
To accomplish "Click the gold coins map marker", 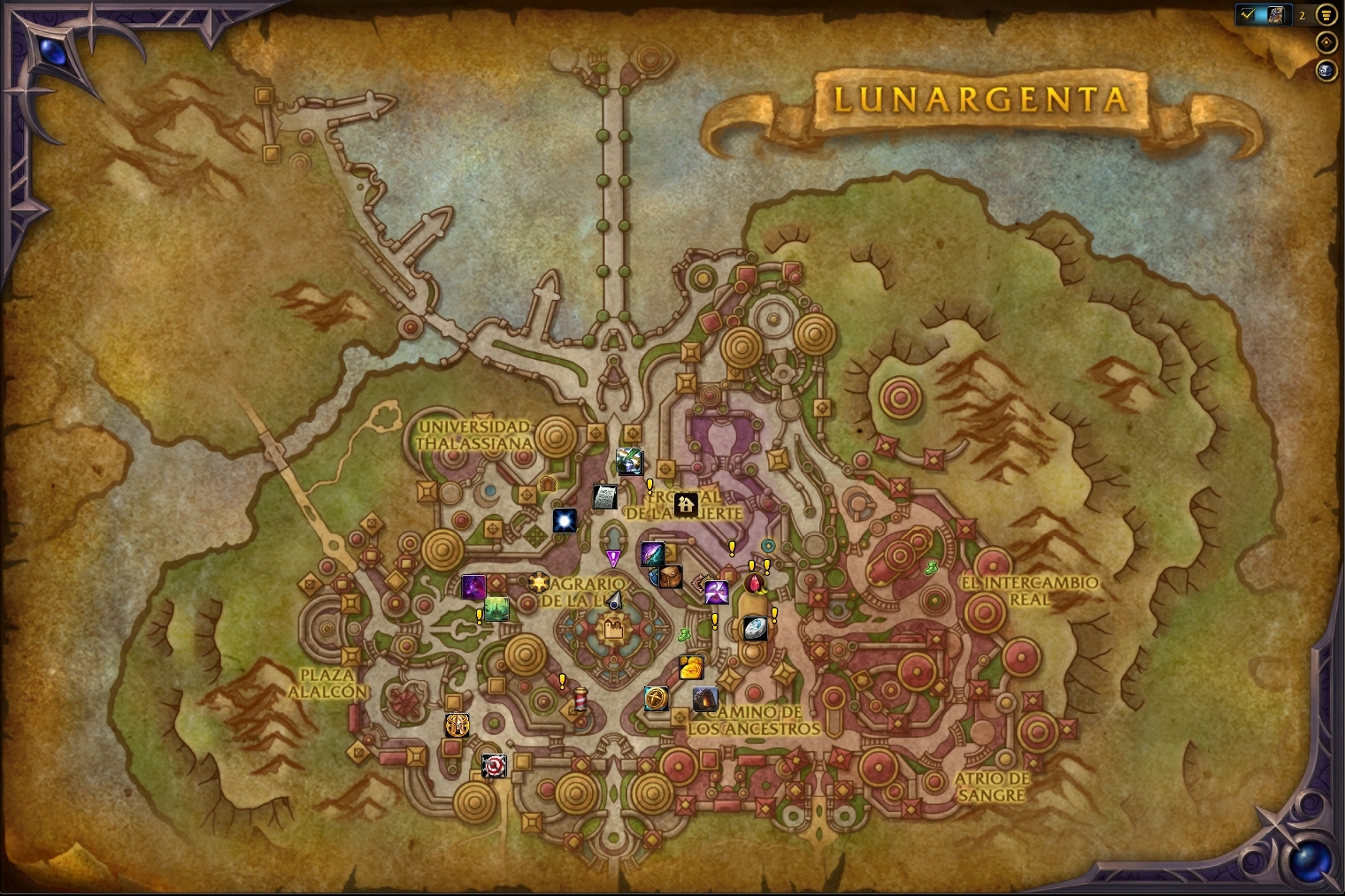I will tap(691, 667).
